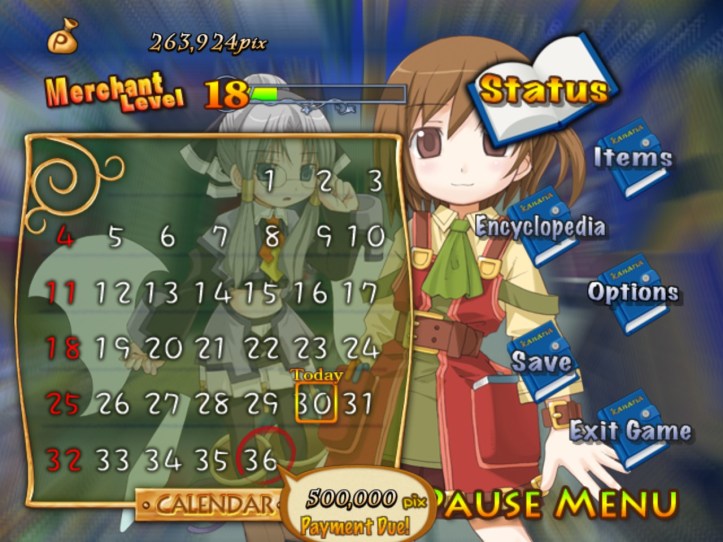Select the red day 4 on calendar
This screenshot has width=723, height=542.
coord(66,237)
